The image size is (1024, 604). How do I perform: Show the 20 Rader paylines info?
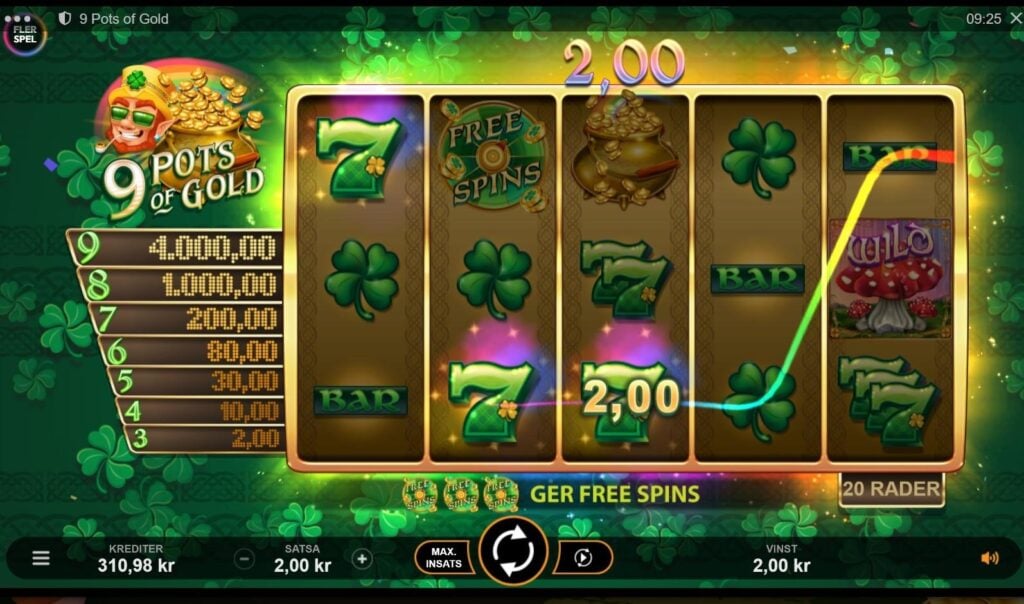pyautogui.click(x=891, y=489)
